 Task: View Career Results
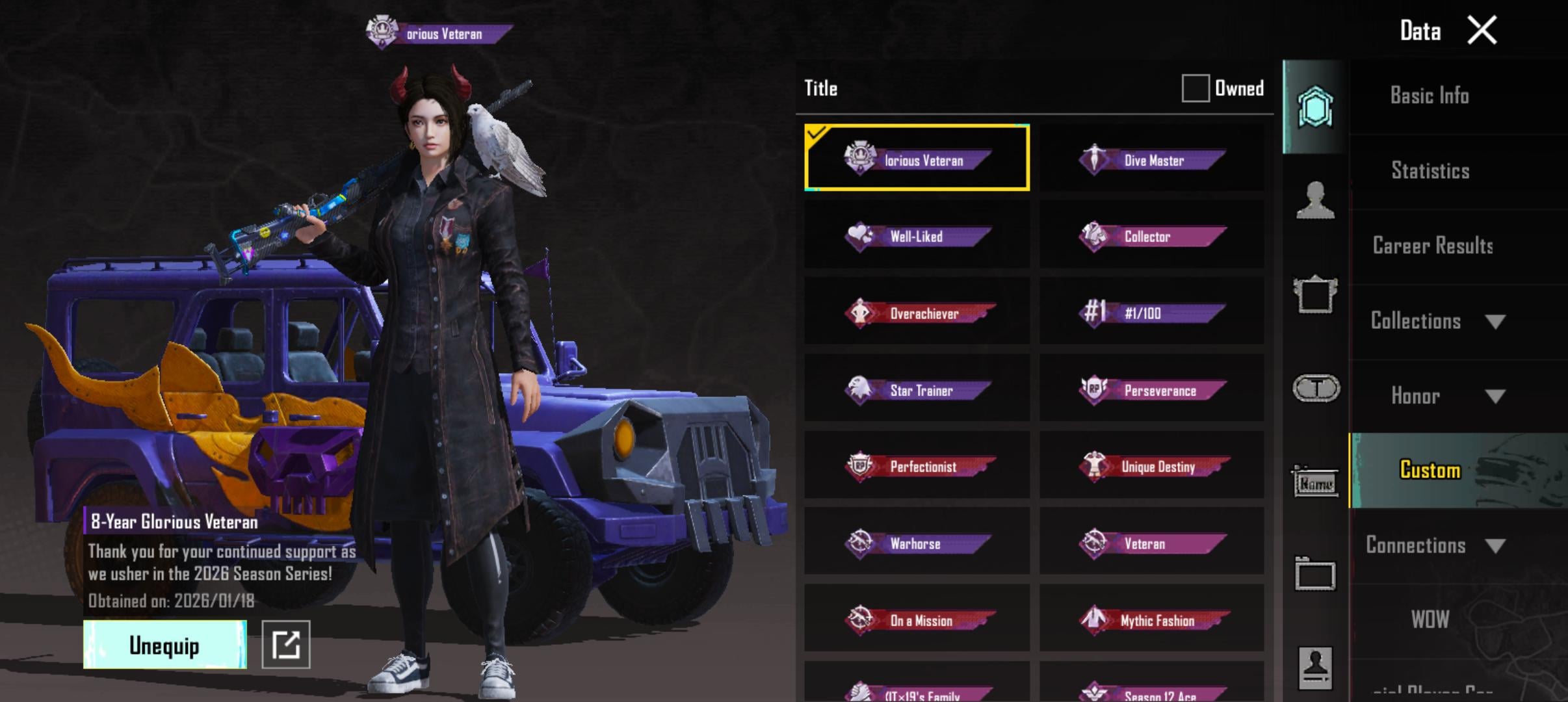tap(1432, 246)
